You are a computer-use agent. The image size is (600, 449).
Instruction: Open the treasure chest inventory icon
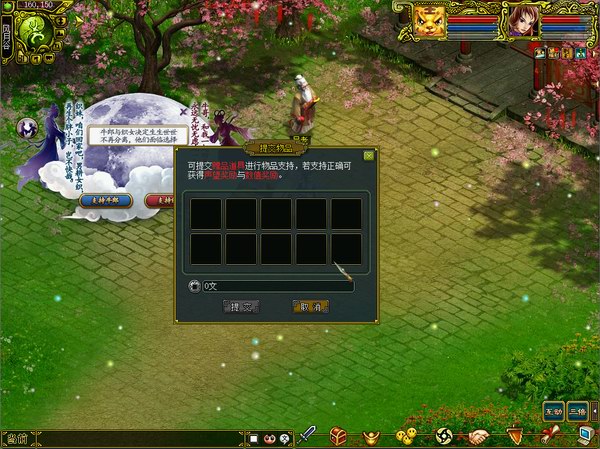click(x=339, y=436)
